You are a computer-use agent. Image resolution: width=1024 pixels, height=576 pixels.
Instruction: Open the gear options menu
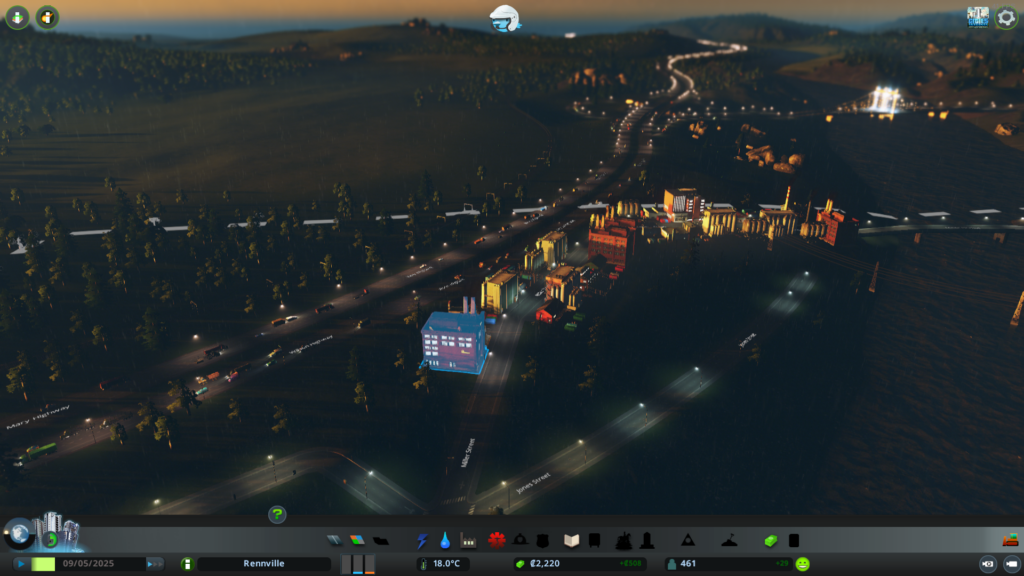(x=1006, y=17)
